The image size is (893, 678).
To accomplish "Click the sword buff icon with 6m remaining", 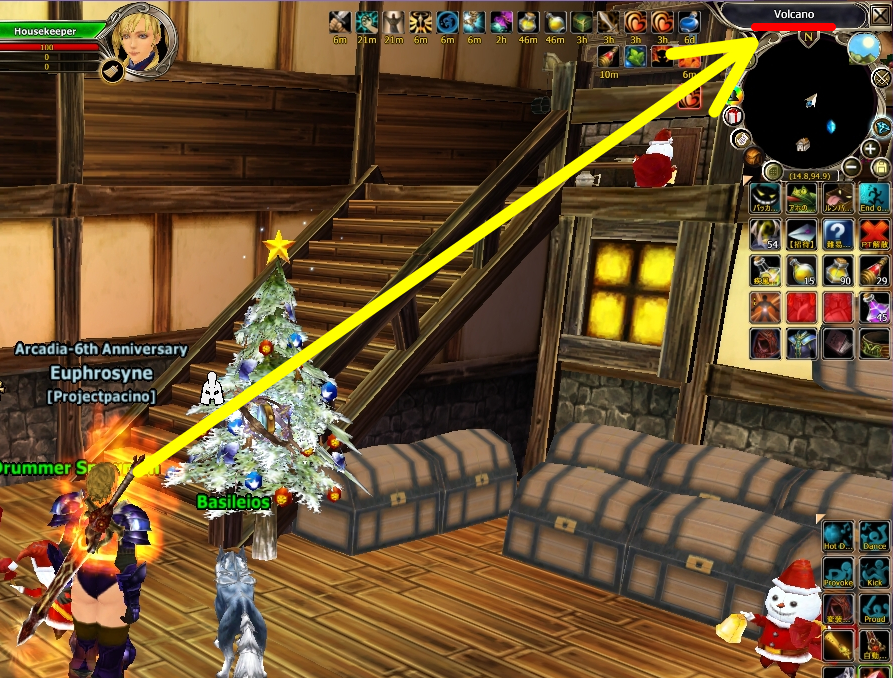I will point(341,21).
